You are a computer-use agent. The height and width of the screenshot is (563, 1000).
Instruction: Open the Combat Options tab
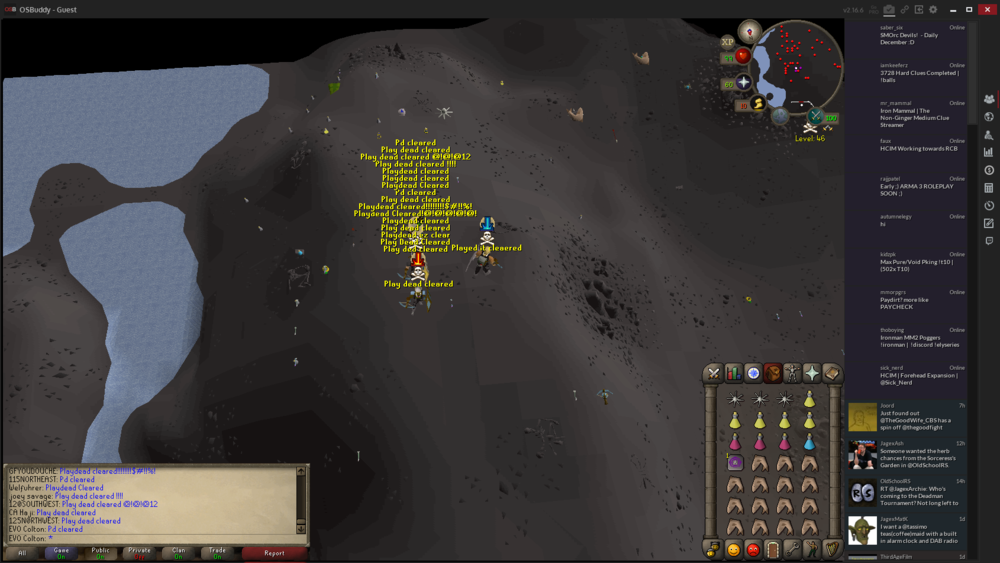713,373
